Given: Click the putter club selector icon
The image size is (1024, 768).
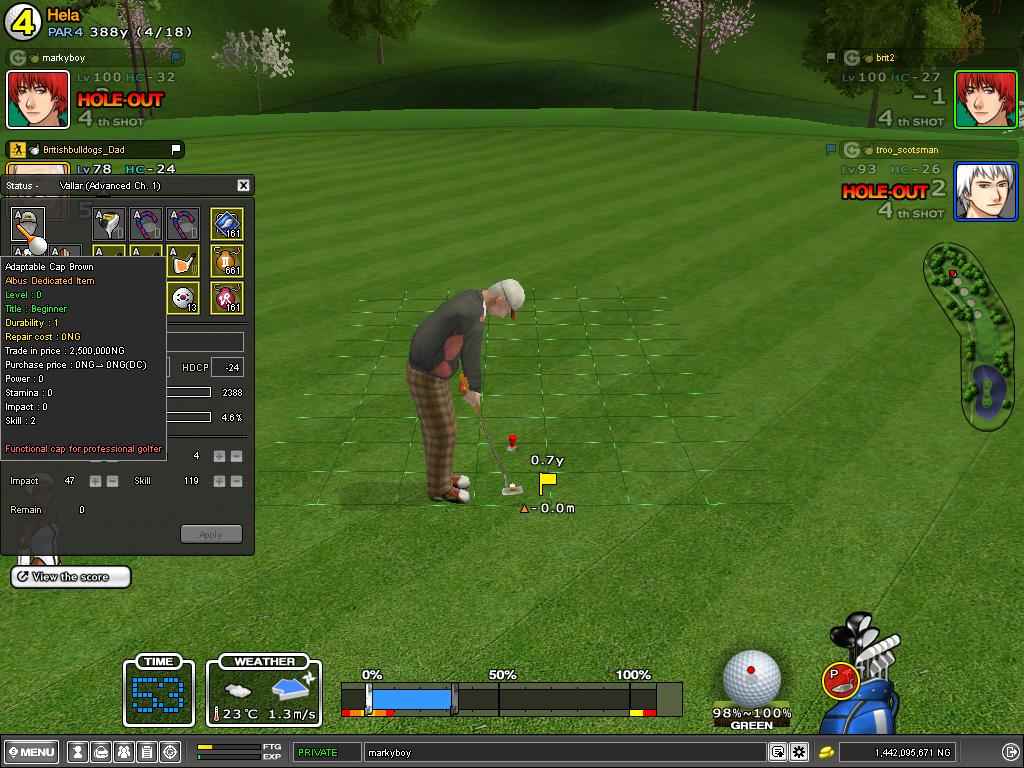Looking at the screenshot, I should click(839, 680).
